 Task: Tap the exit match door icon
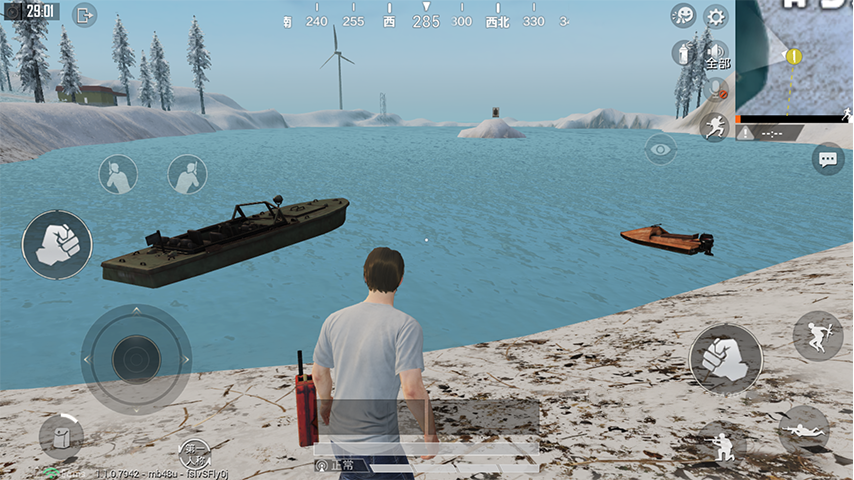(84, 15)
